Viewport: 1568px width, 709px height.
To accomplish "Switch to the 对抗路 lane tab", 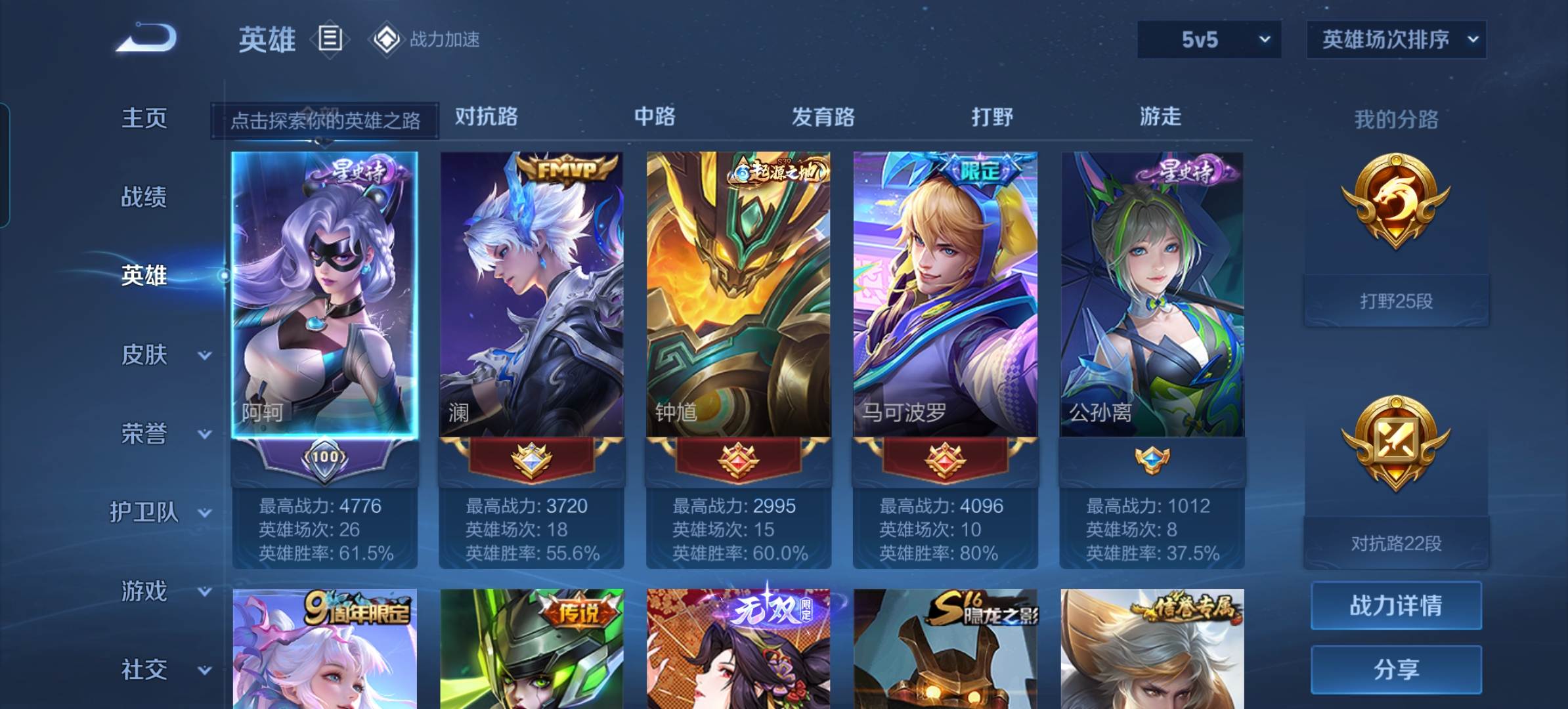I will [x=486, y=117].
